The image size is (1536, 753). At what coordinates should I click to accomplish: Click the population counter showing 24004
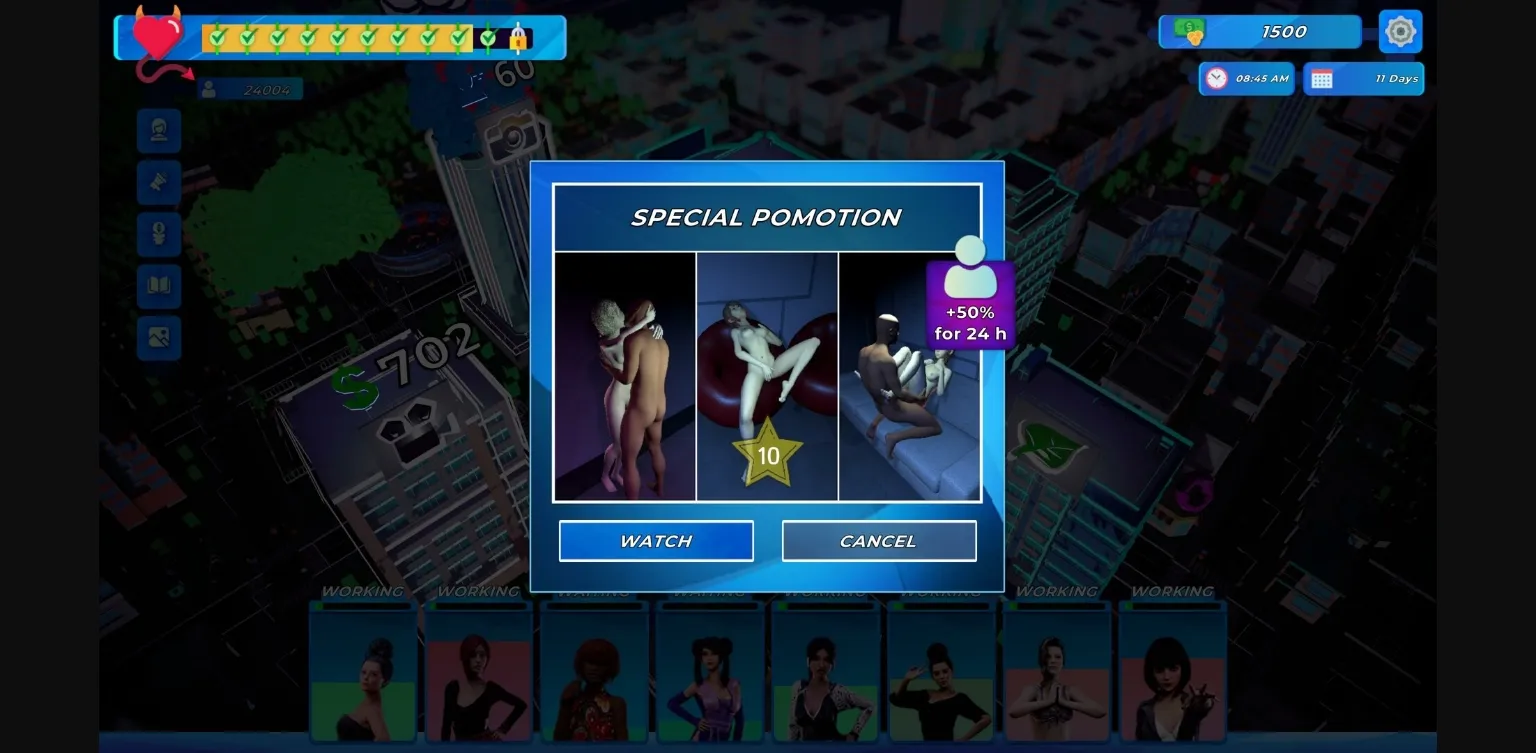tap(249, 89)
